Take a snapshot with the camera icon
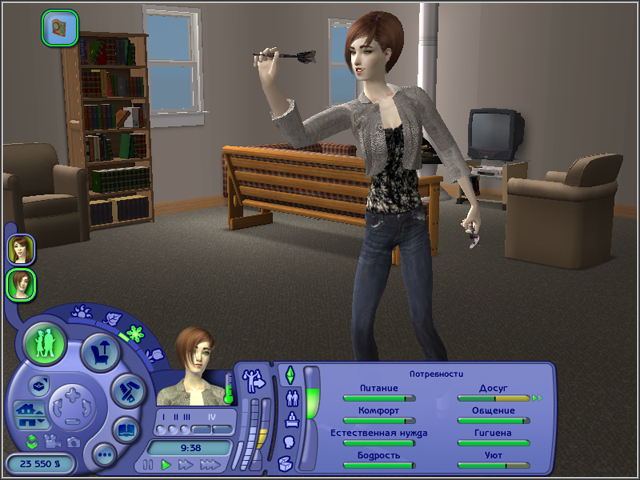This screenshot has height=480, width=640. tap(73, 441)
